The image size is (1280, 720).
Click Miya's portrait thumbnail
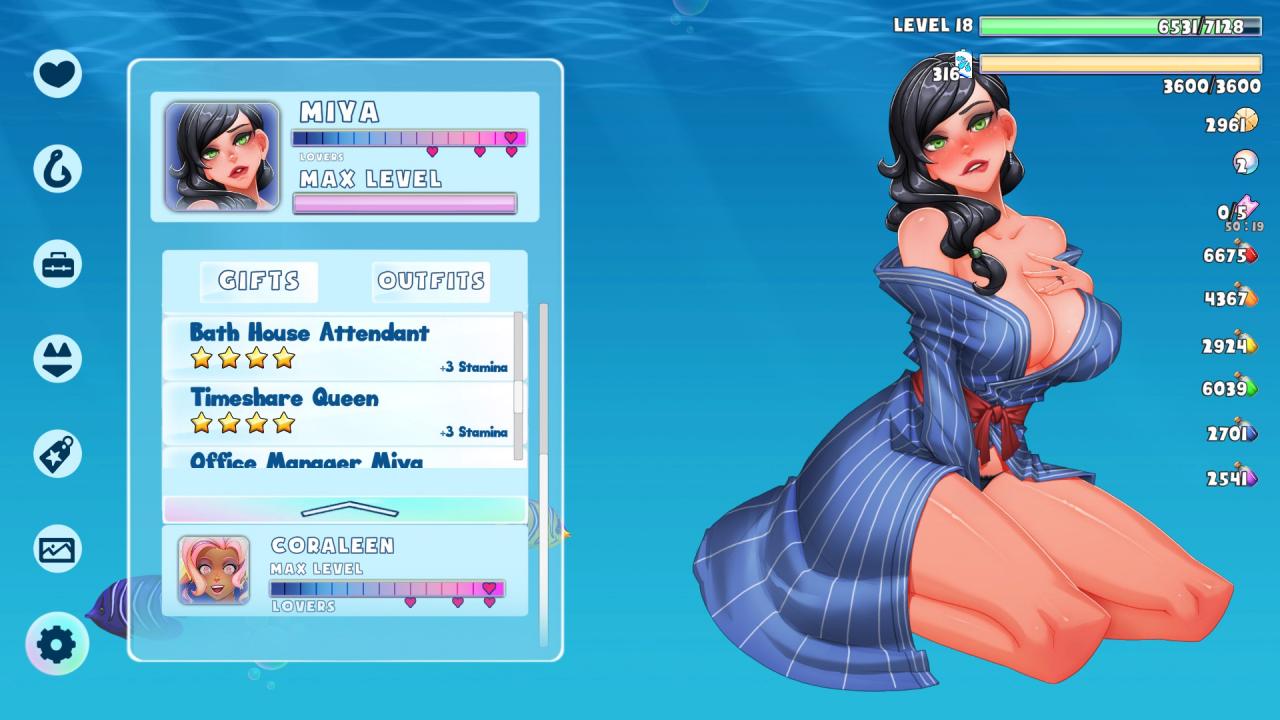[222, 156]
